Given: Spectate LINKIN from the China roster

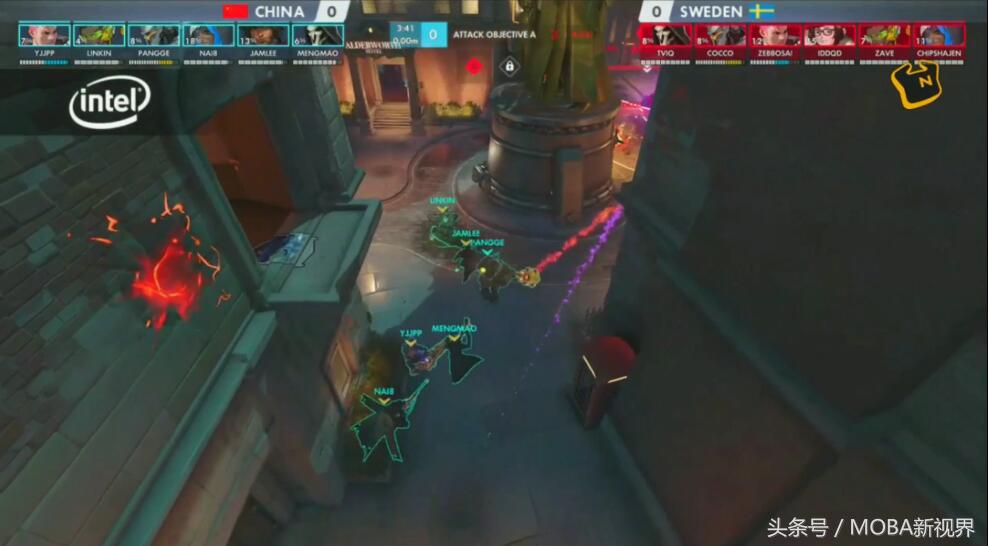Looking at the screenshot, I should 99,36.
